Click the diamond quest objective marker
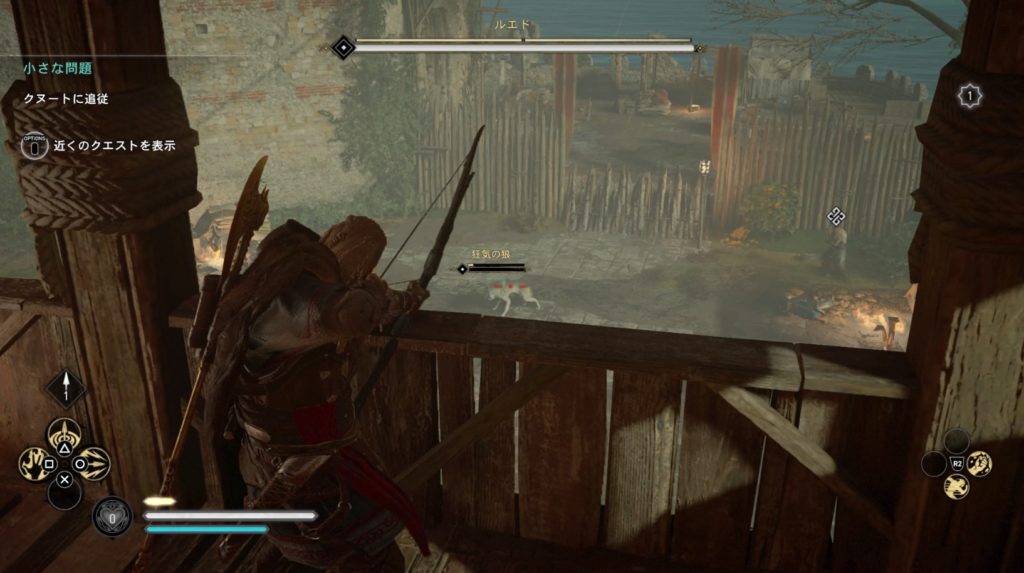The image size is (1024, 573). tap(836, 216)
